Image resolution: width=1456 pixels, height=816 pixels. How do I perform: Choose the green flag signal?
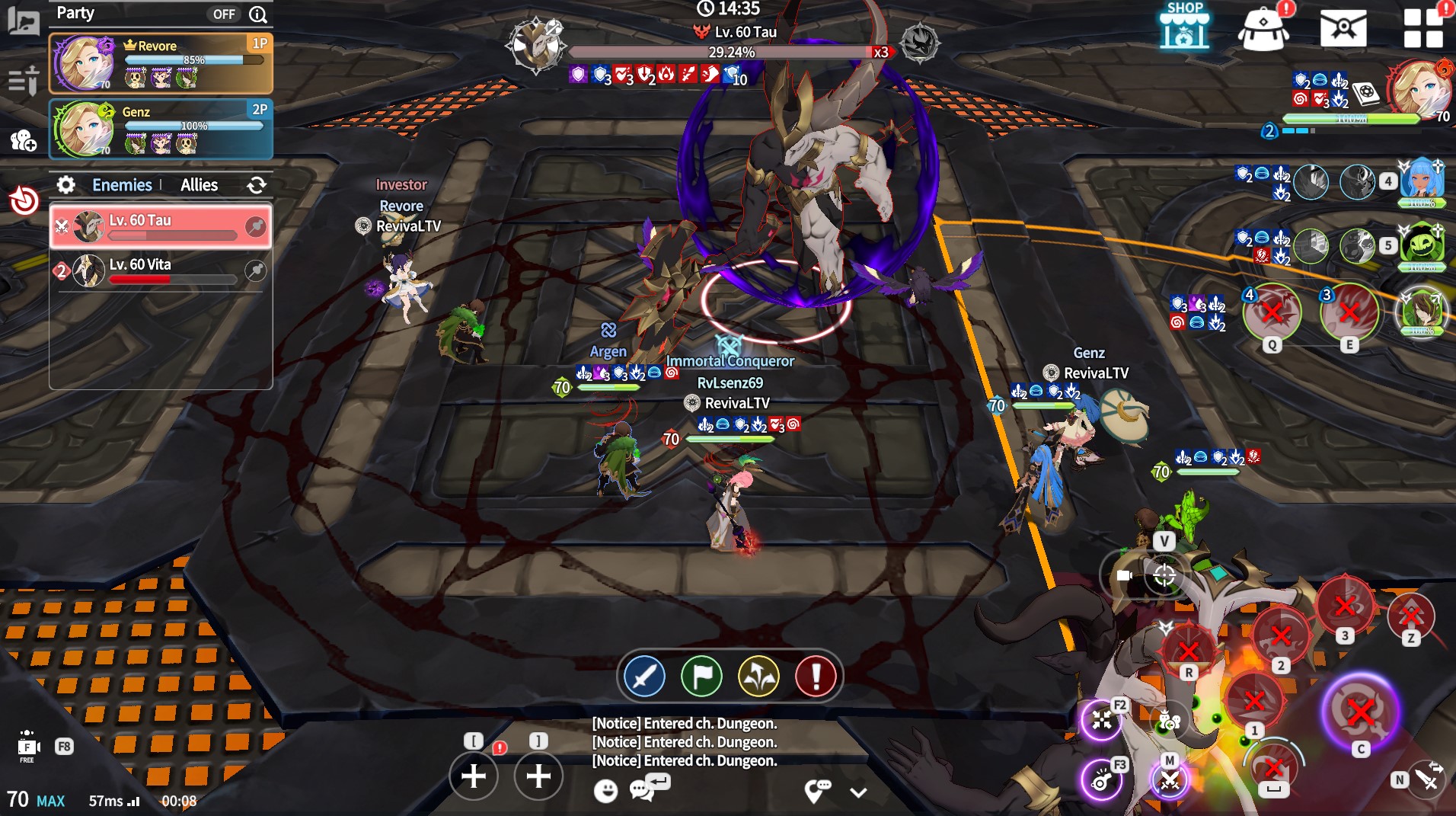coord(701,676)
